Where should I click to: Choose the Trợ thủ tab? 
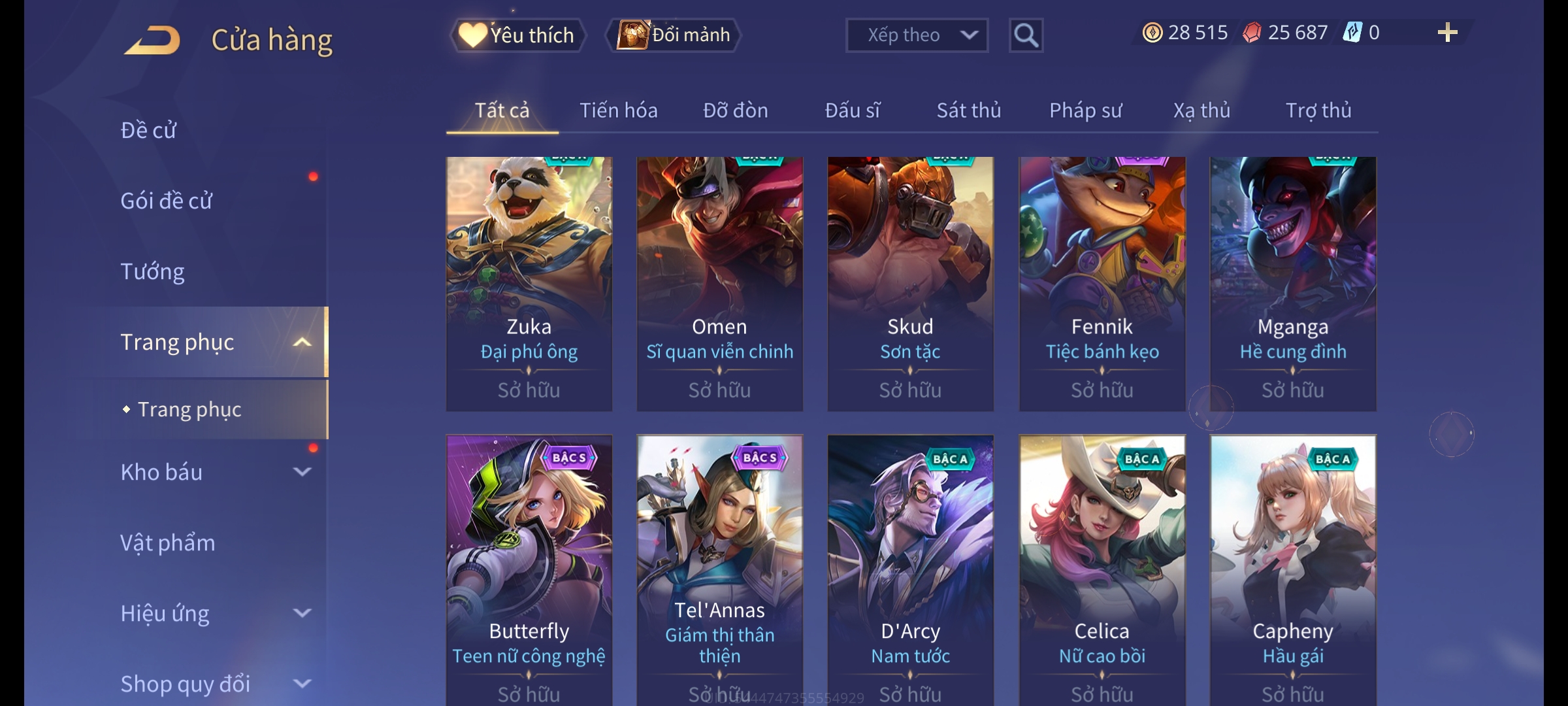pos(1318,110)
